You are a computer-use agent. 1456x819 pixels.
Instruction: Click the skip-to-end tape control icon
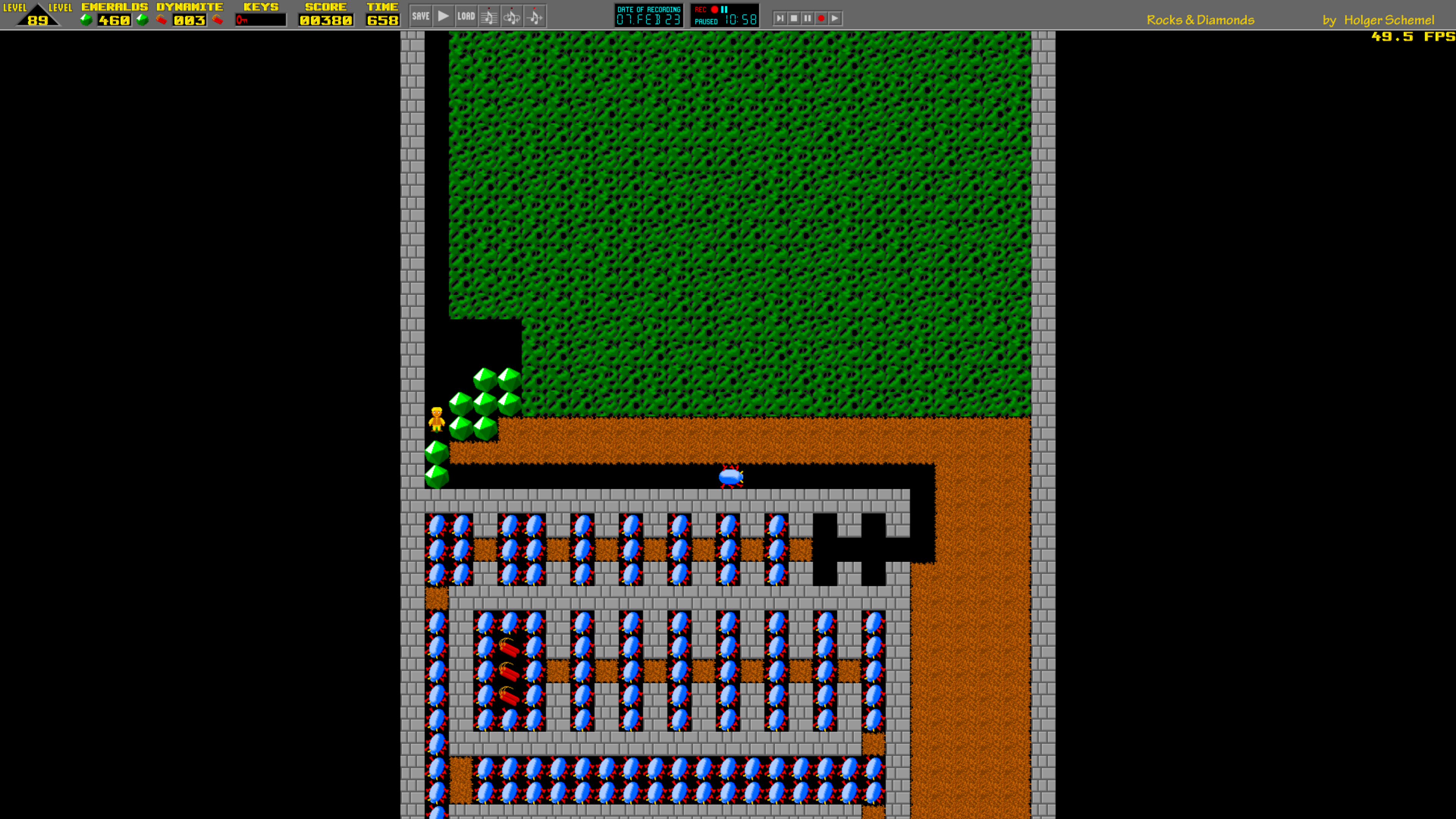click(x=781, y=18)
